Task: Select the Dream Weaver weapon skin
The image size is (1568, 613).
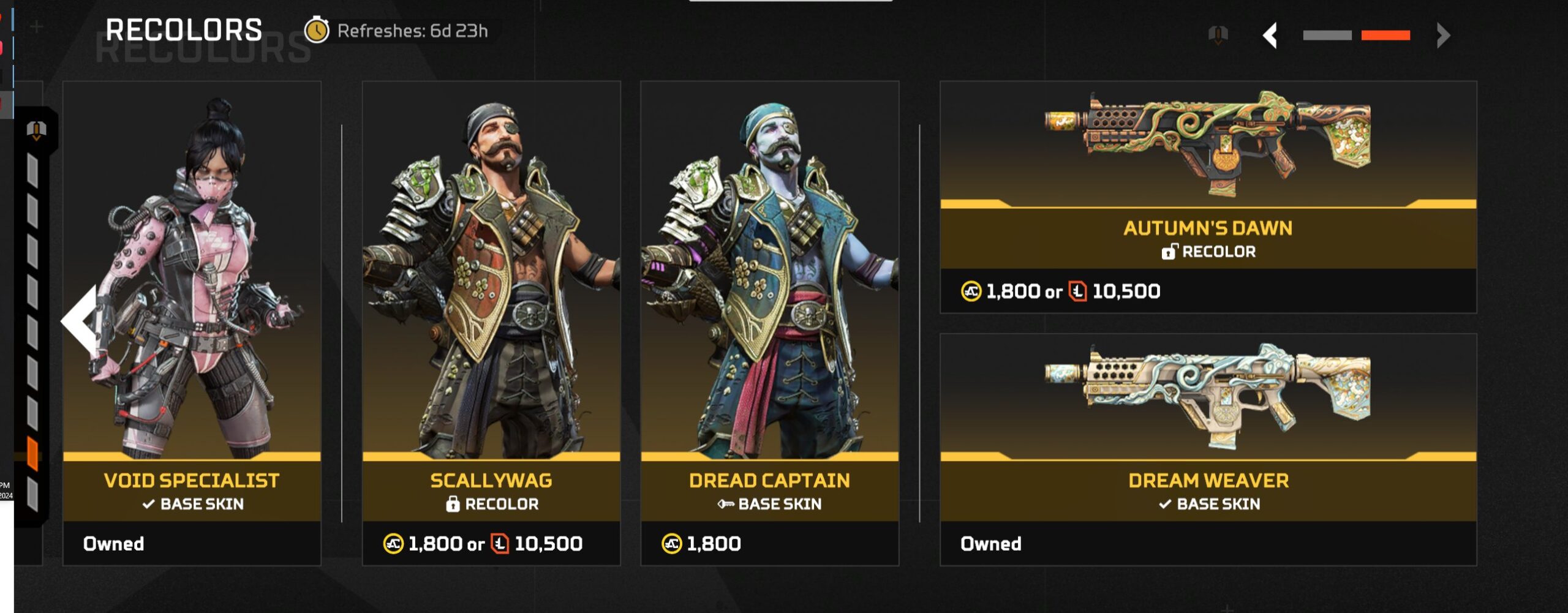Action: coord(1208,449)
